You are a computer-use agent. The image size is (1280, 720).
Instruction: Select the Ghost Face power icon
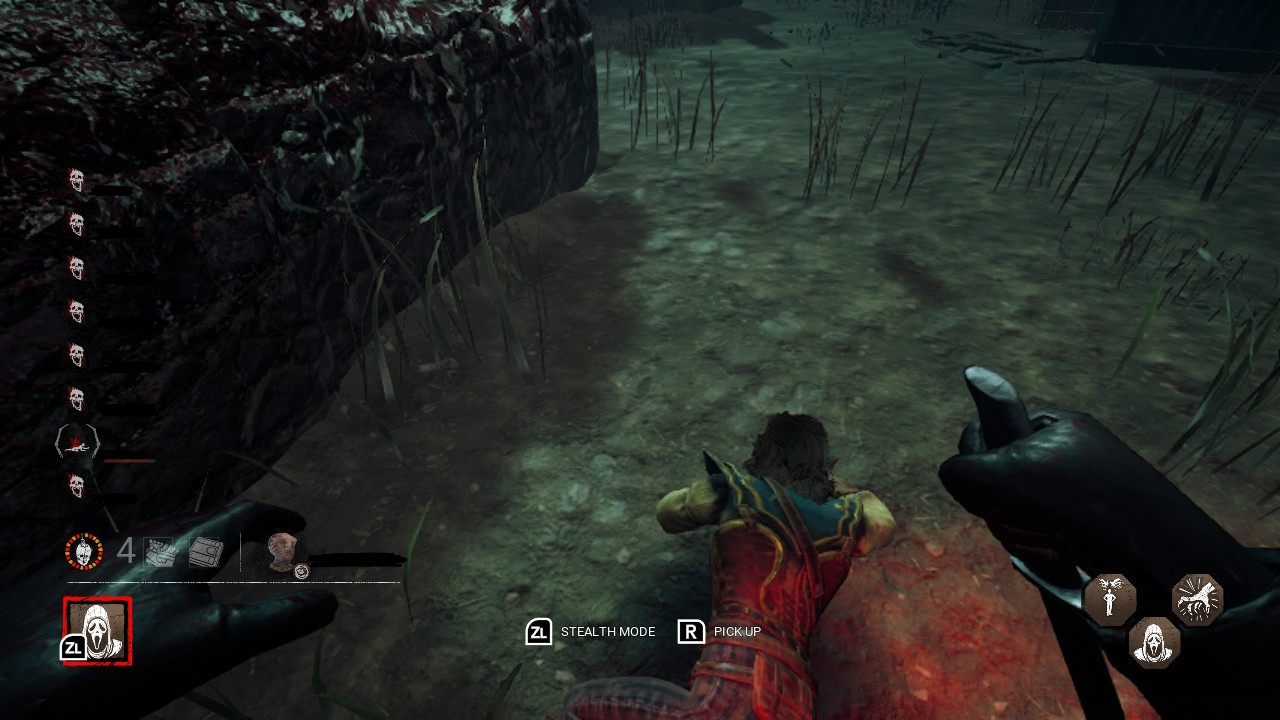coord(98,630)
